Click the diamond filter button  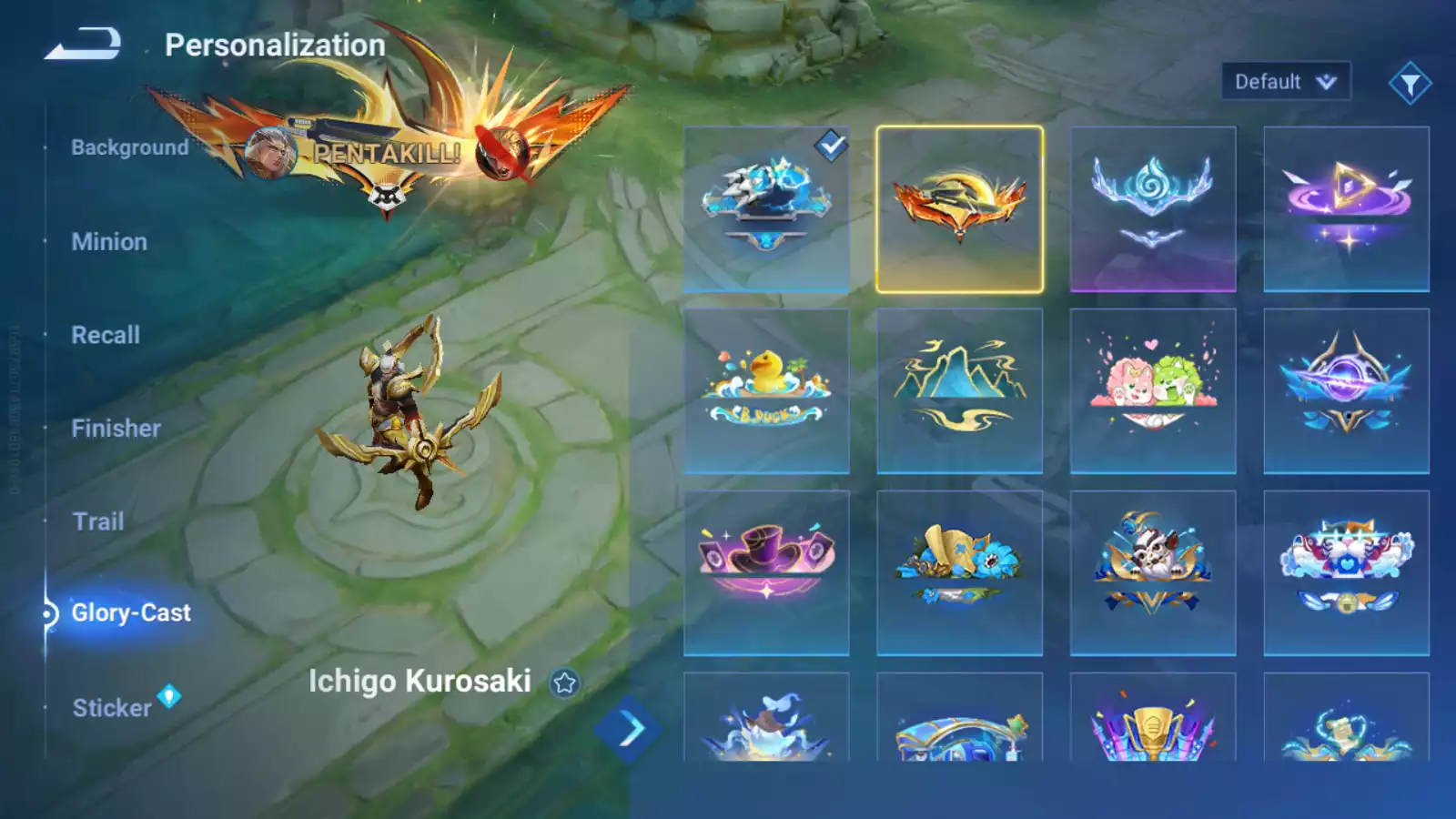(1410, 84)
